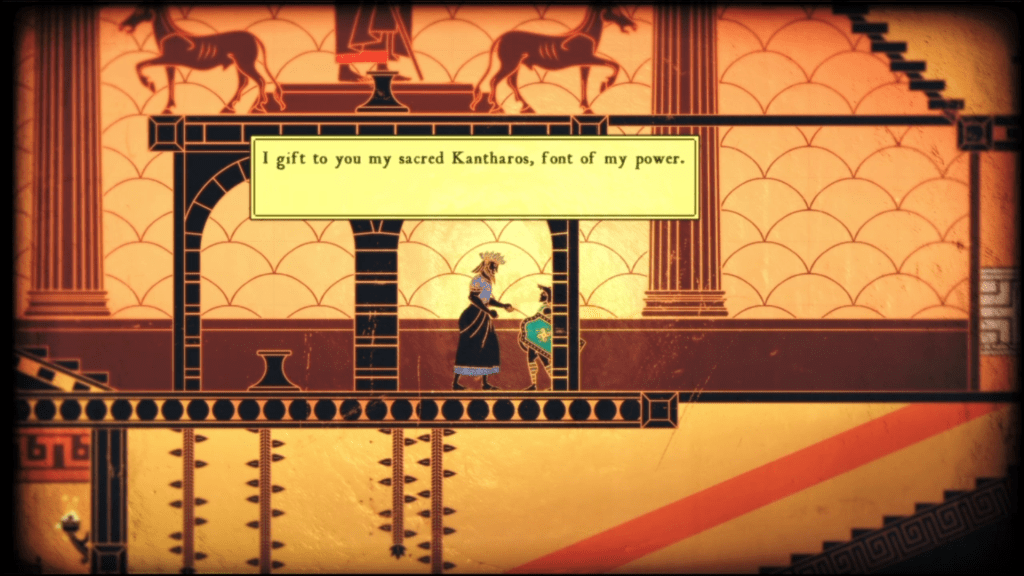Click the Kantharos gift dialogue box

click(x=474, y=177)
